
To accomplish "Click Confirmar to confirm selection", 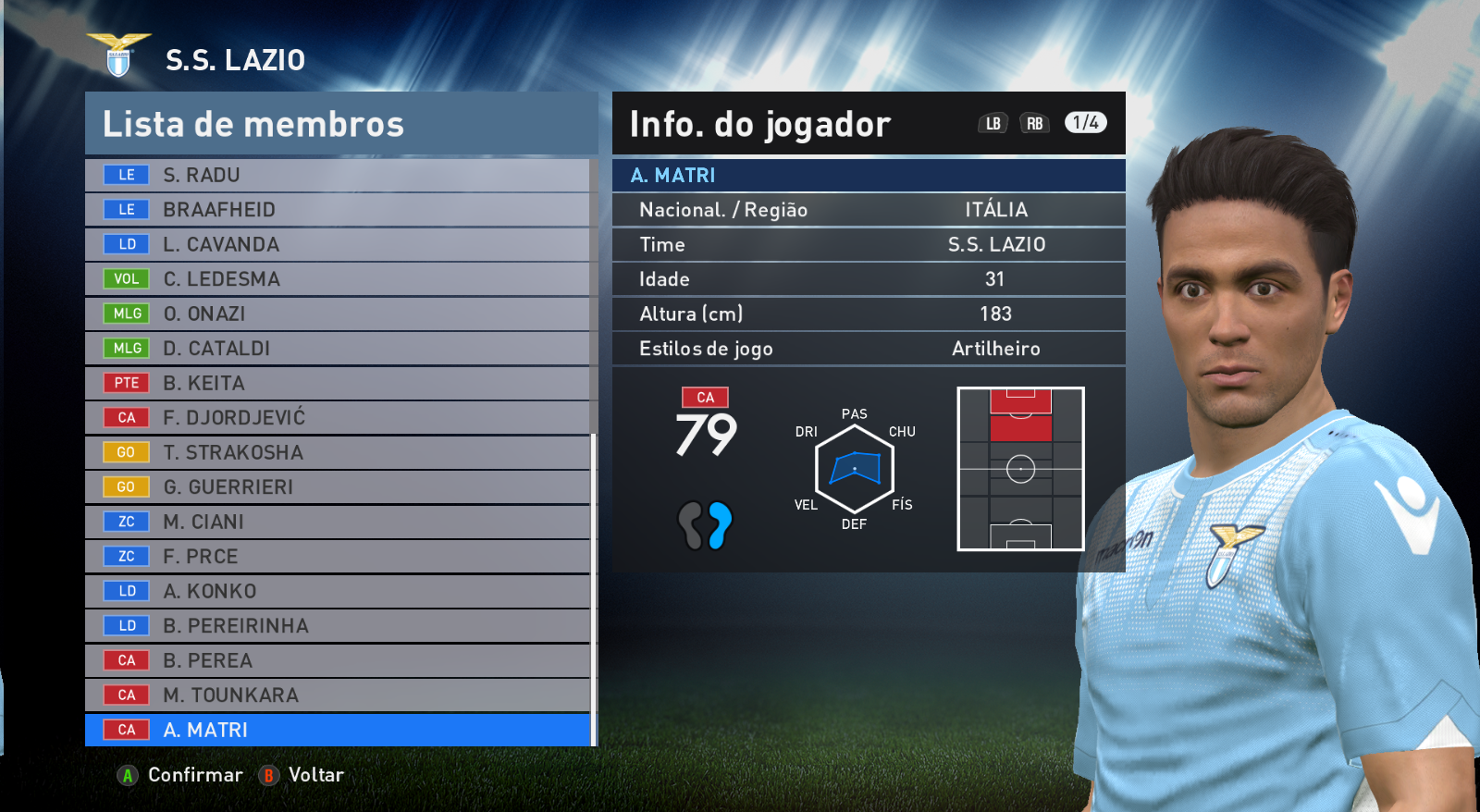I will click(x=181, y=775).
